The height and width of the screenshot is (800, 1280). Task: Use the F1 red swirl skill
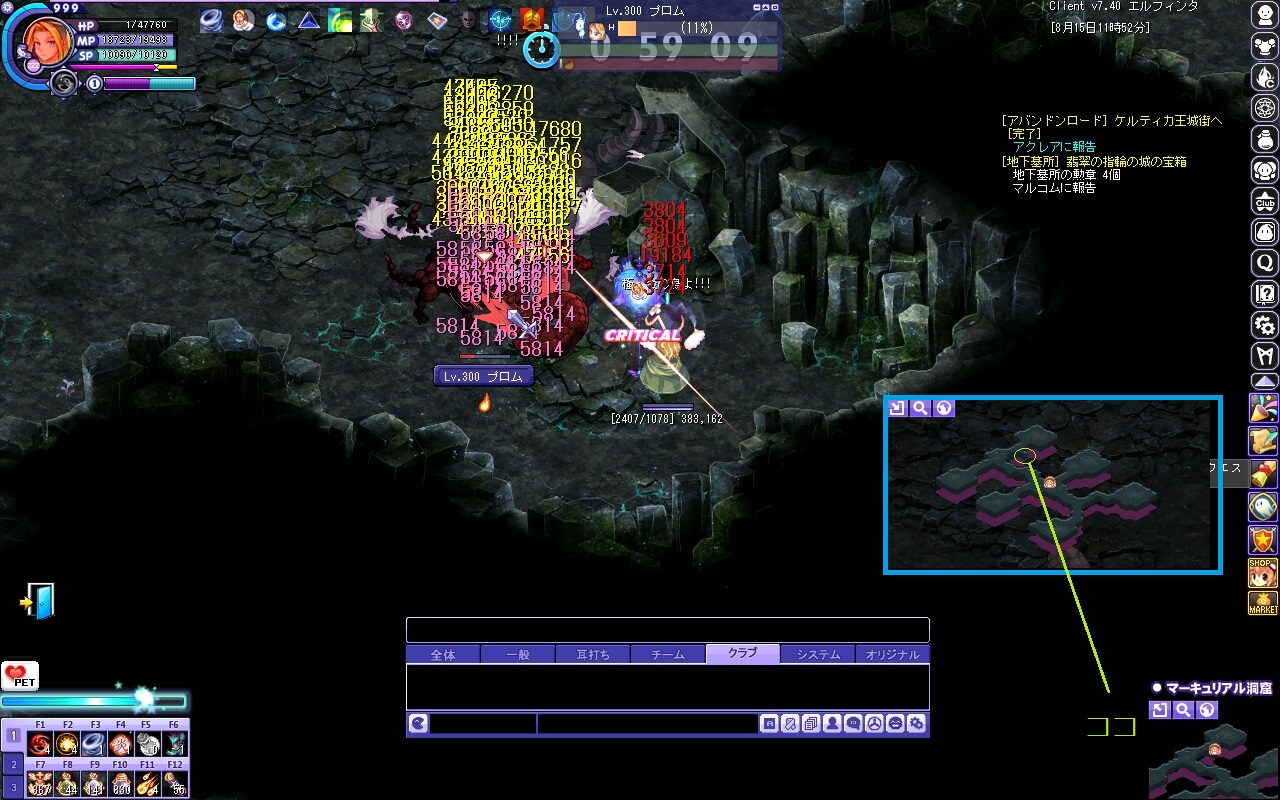coord(40,744)
